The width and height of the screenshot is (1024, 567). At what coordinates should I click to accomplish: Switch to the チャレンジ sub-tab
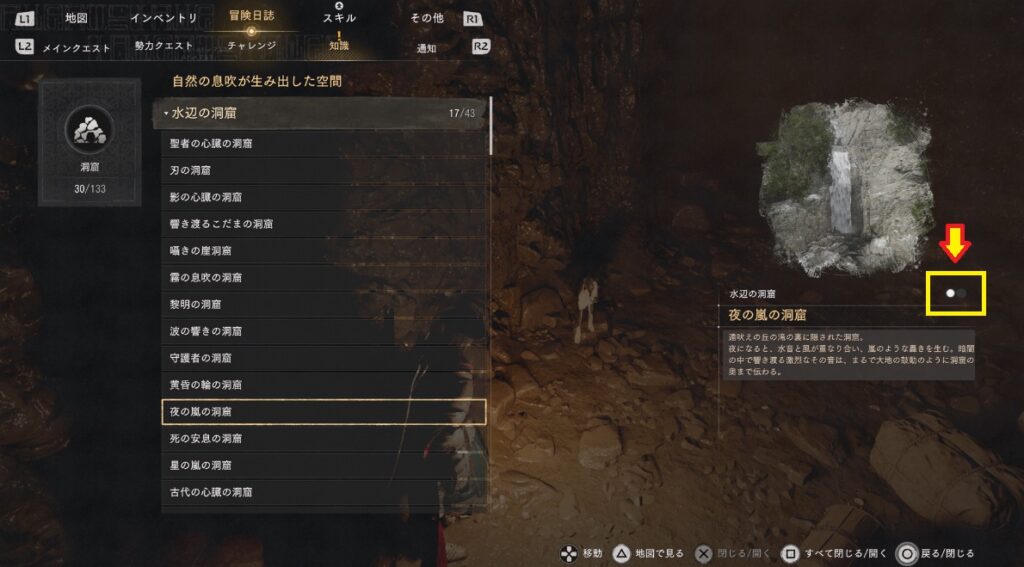[x=250, y=46]
